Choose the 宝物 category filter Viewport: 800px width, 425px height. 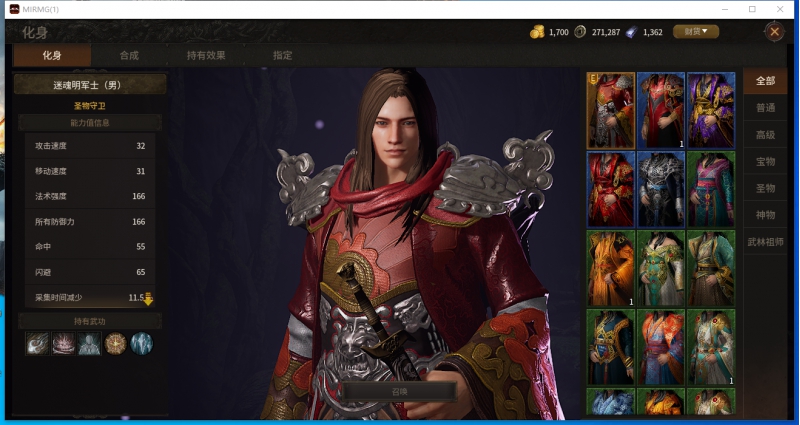click(x=766, y=161)
